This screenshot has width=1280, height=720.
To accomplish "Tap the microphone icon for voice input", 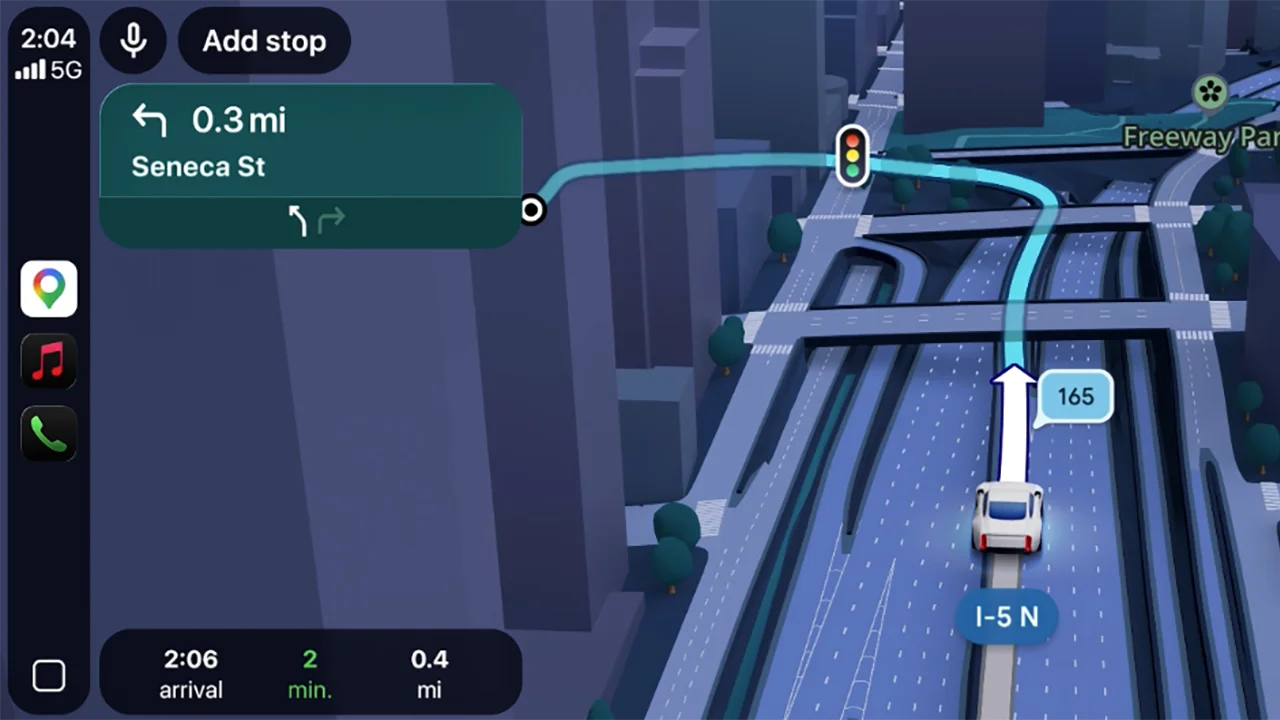I will 134,40.
